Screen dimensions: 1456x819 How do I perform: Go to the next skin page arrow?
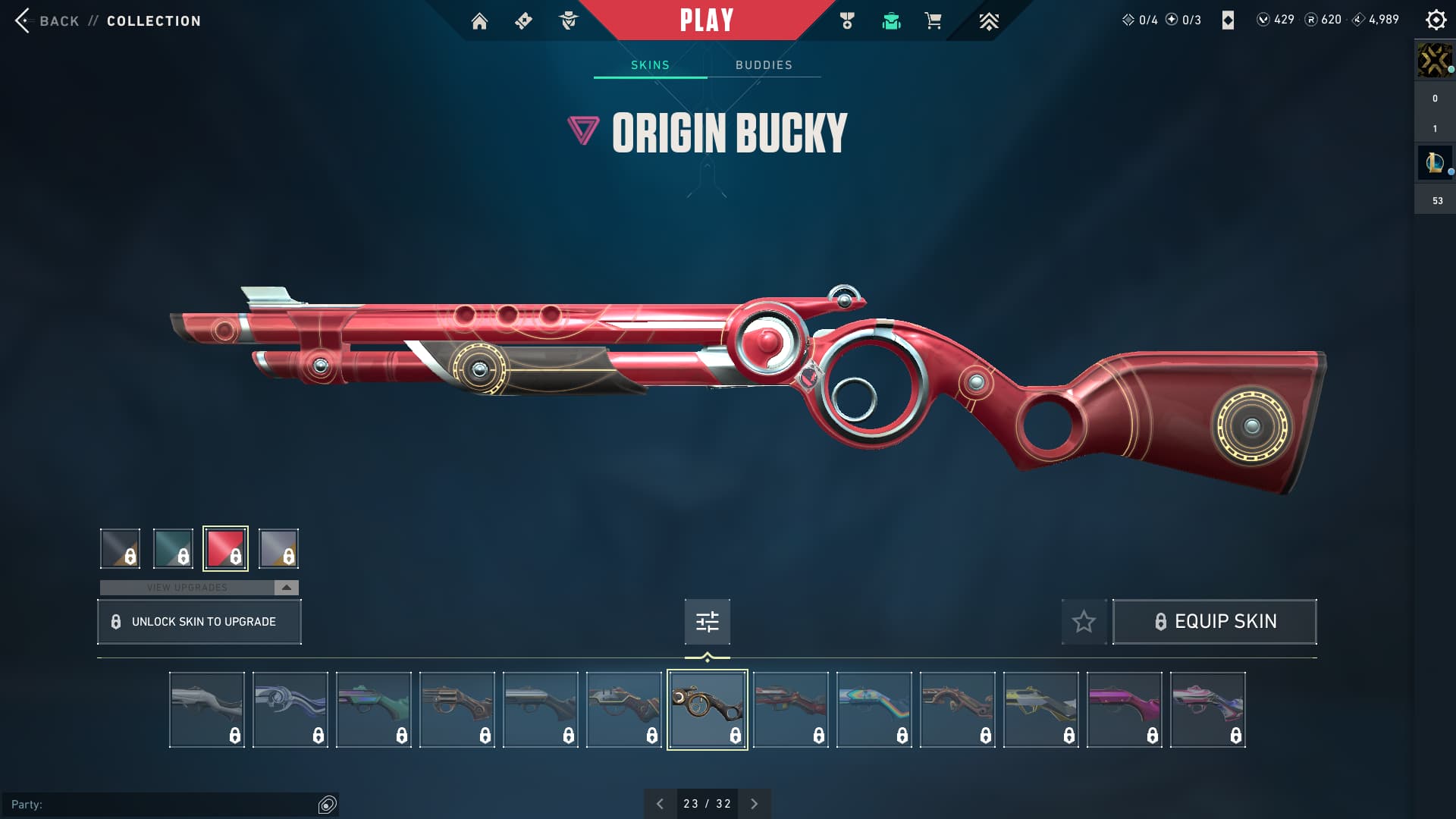click(754, 804)
